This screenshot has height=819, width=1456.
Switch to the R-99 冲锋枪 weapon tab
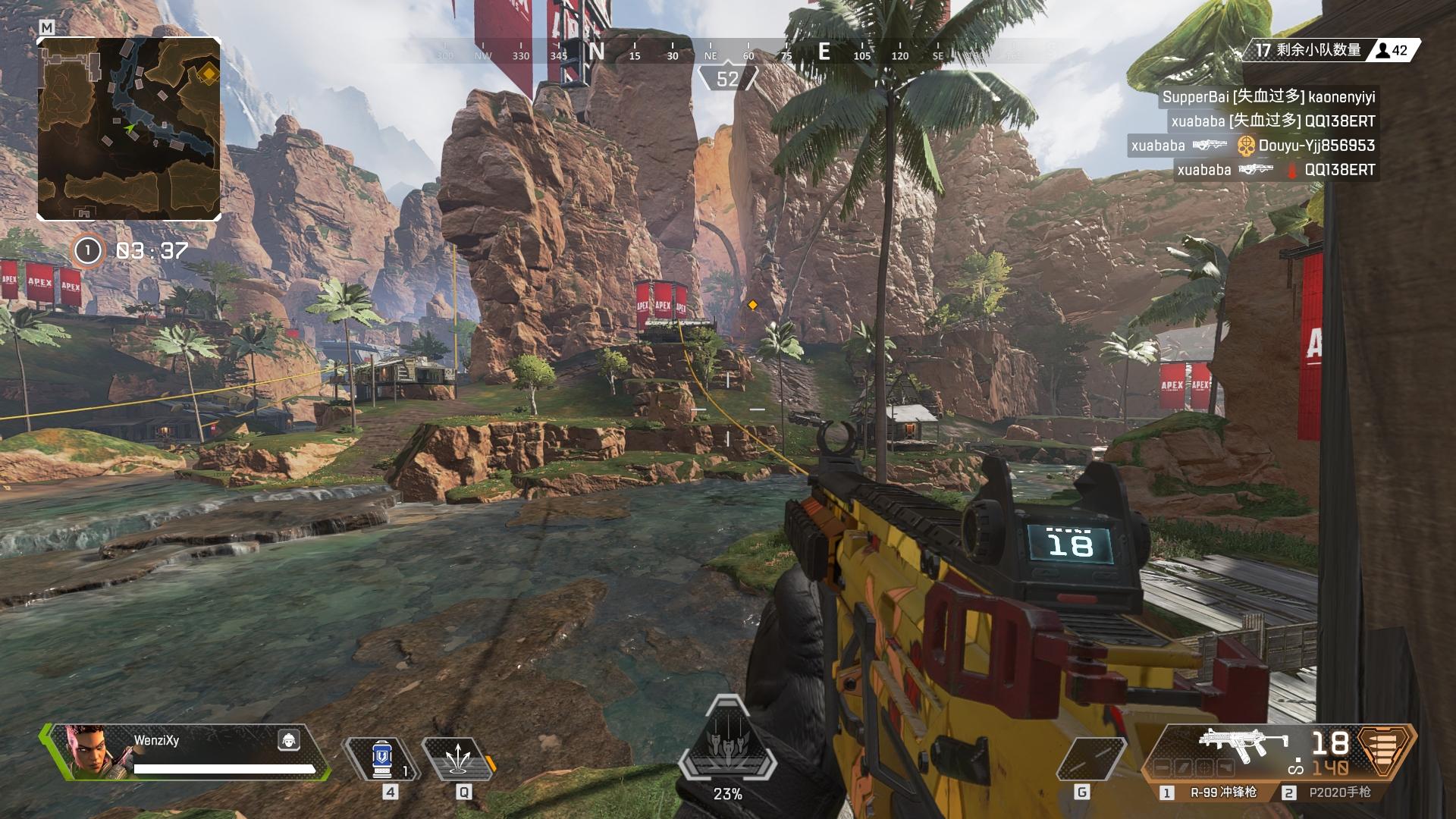[1215, 792]
